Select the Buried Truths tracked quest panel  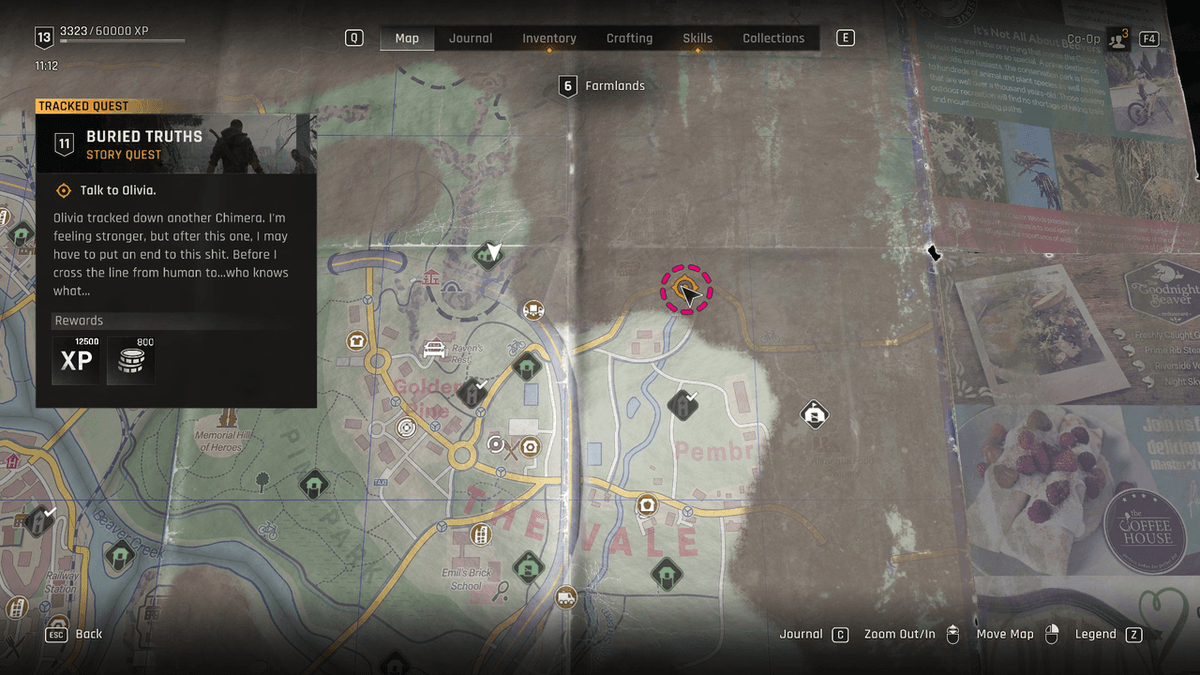[x=176, y=144]
